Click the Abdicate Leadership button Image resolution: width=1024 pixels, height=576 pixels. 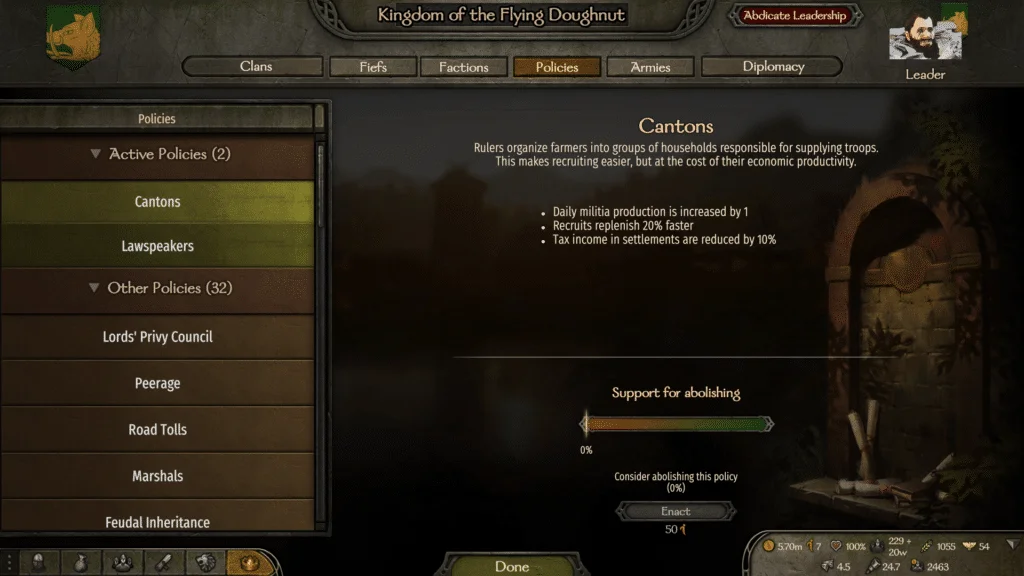pyautogui.click(x=794, y=16)
